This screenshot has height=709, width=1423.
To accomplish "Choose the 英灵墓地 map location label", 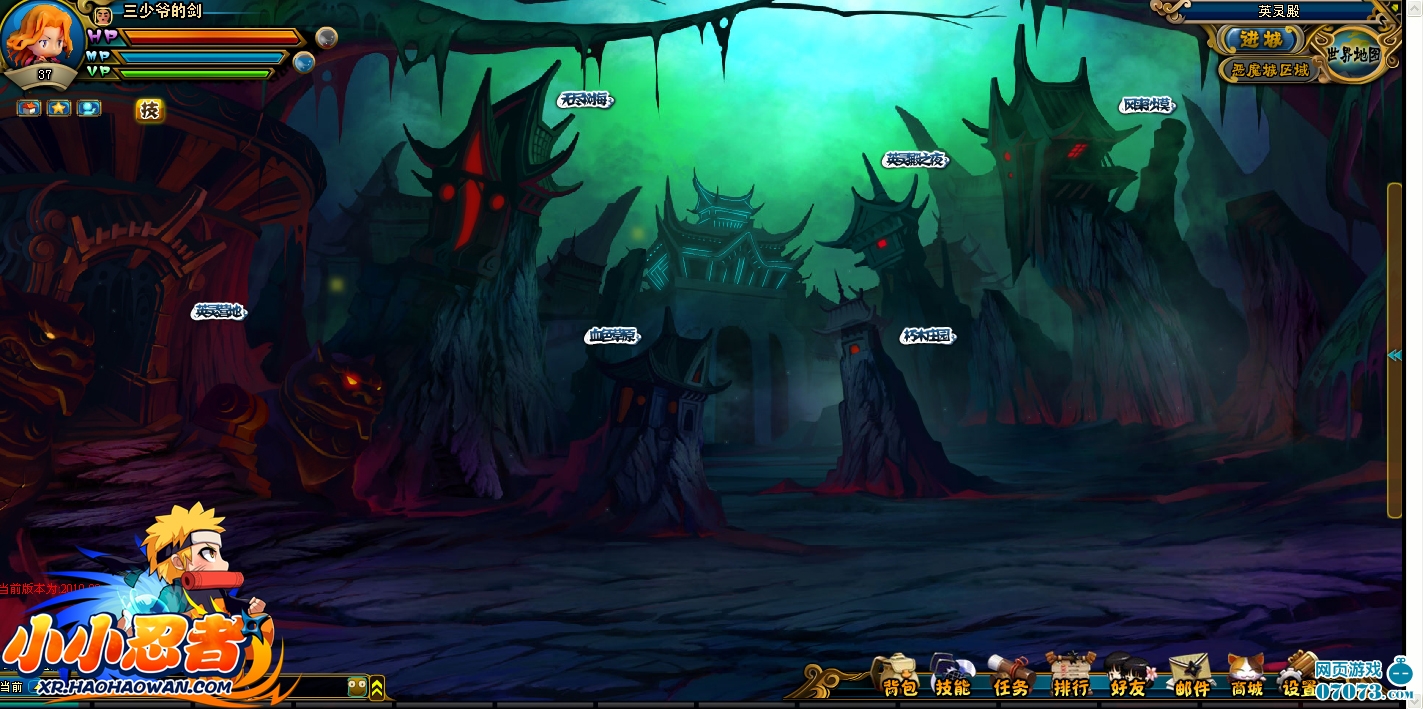I will coord(219,312).
